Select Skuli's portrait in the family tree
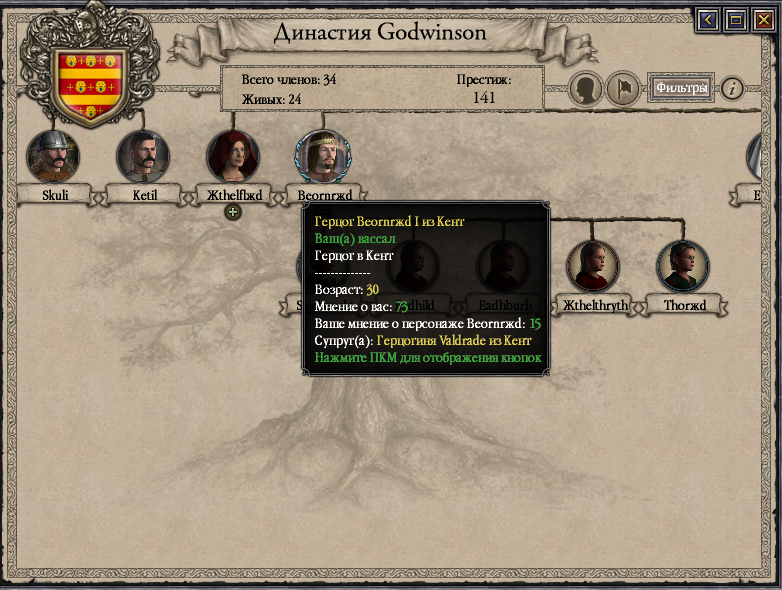This screenshot has height=590, width=782. [54, 157]
